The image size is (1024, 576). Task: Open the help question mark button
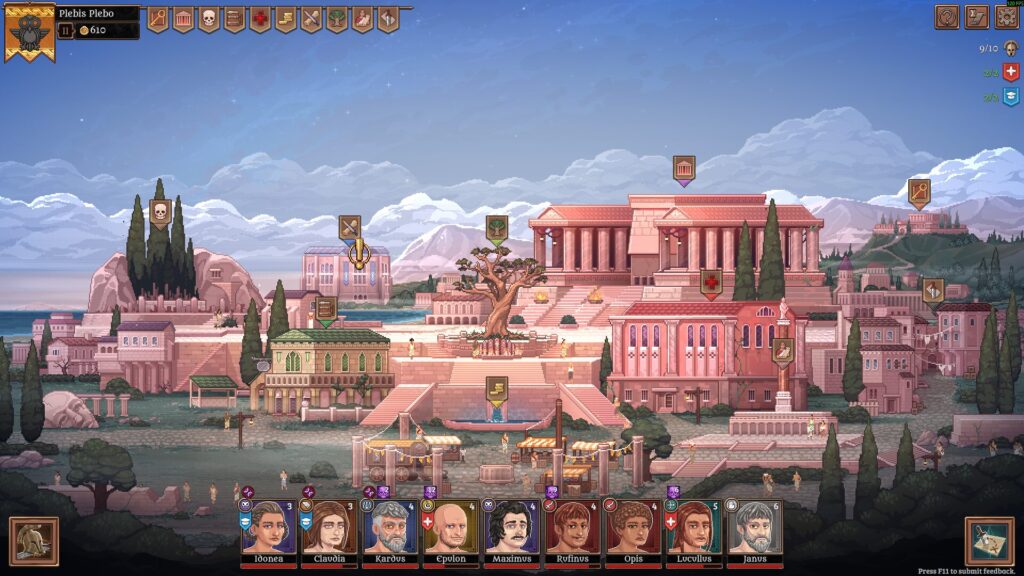[946, 17]
